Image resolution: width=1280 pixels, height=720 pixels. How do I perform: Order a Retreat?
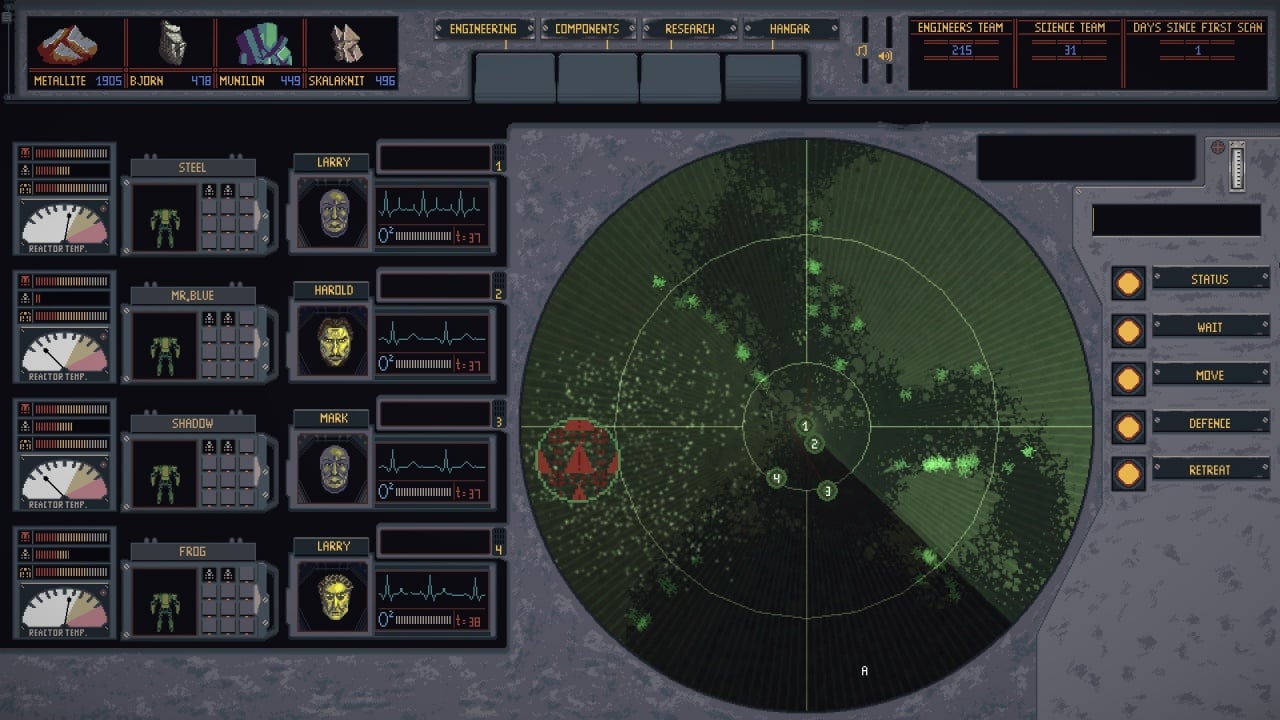[1209, 470]
